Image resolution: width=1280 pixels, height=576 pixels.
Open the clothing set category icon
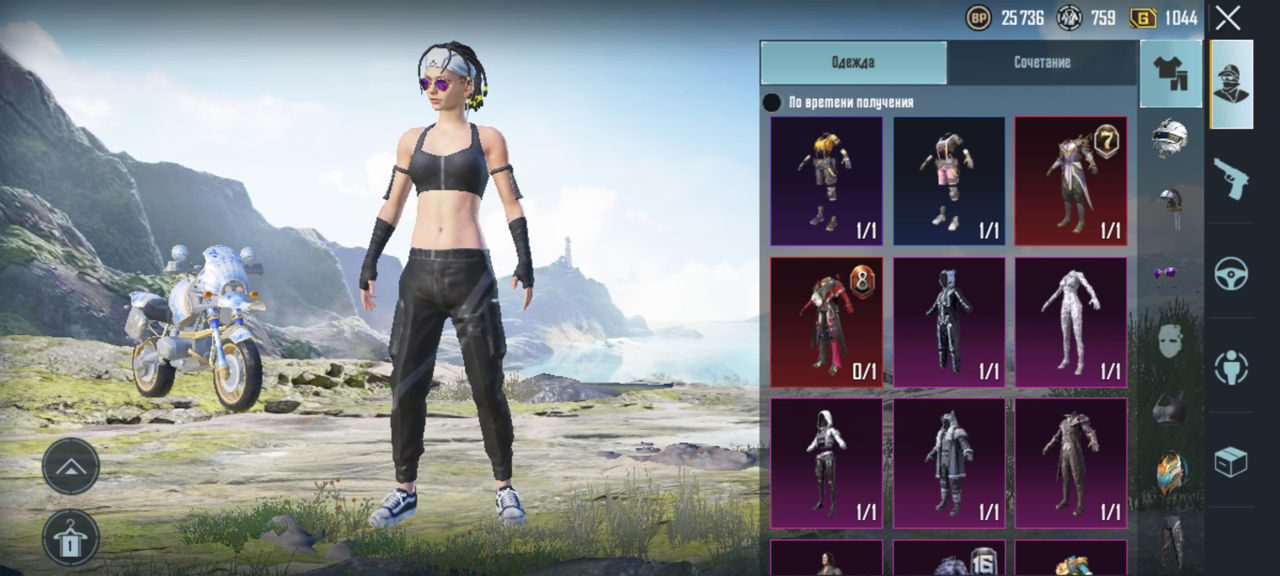(1170, 73)
